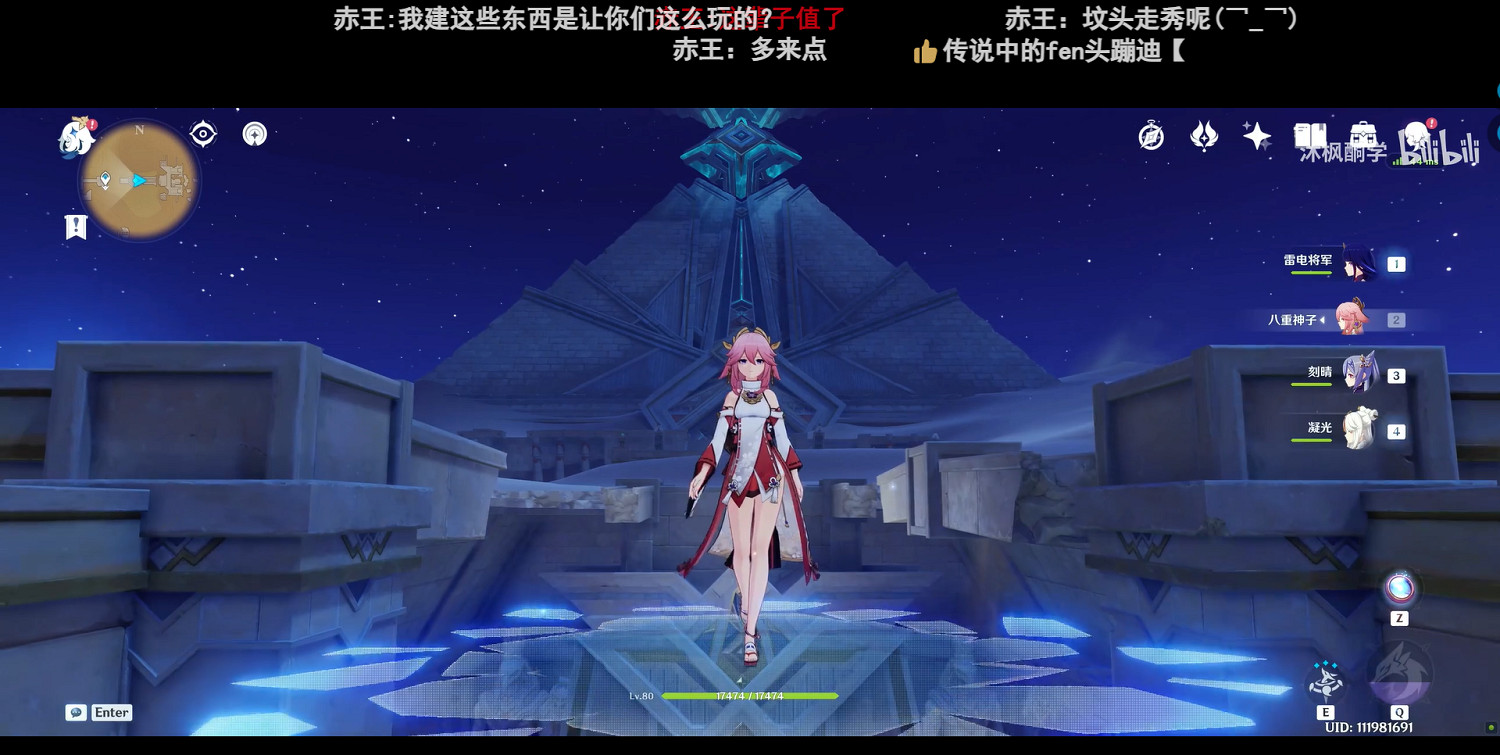1500x755 pixels.
Task: Open chat via the speech bubble icon
Action: [x=76, y=712]
